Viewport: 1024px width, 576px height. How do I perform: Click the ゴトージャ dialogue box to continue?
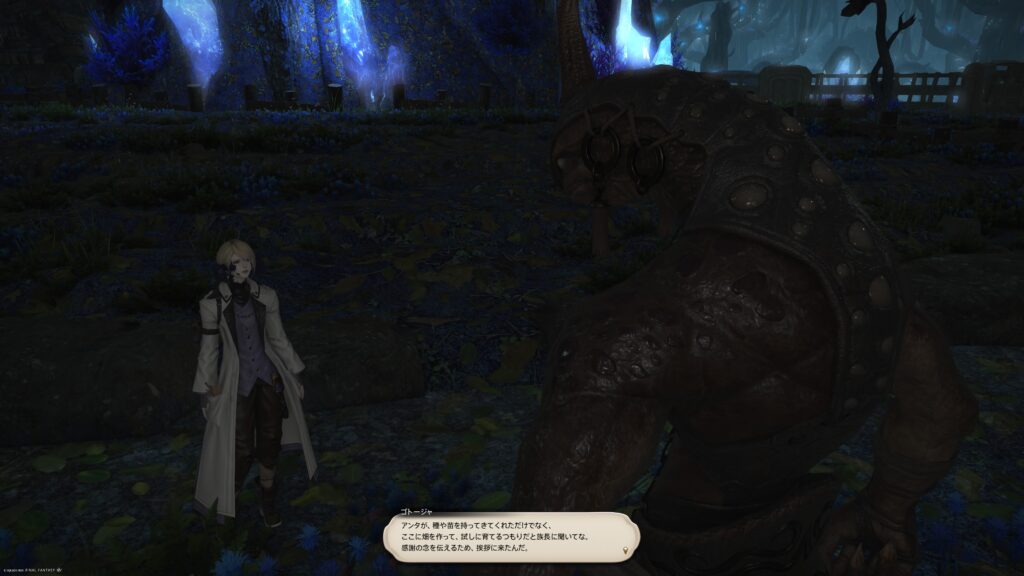point(511,536)
